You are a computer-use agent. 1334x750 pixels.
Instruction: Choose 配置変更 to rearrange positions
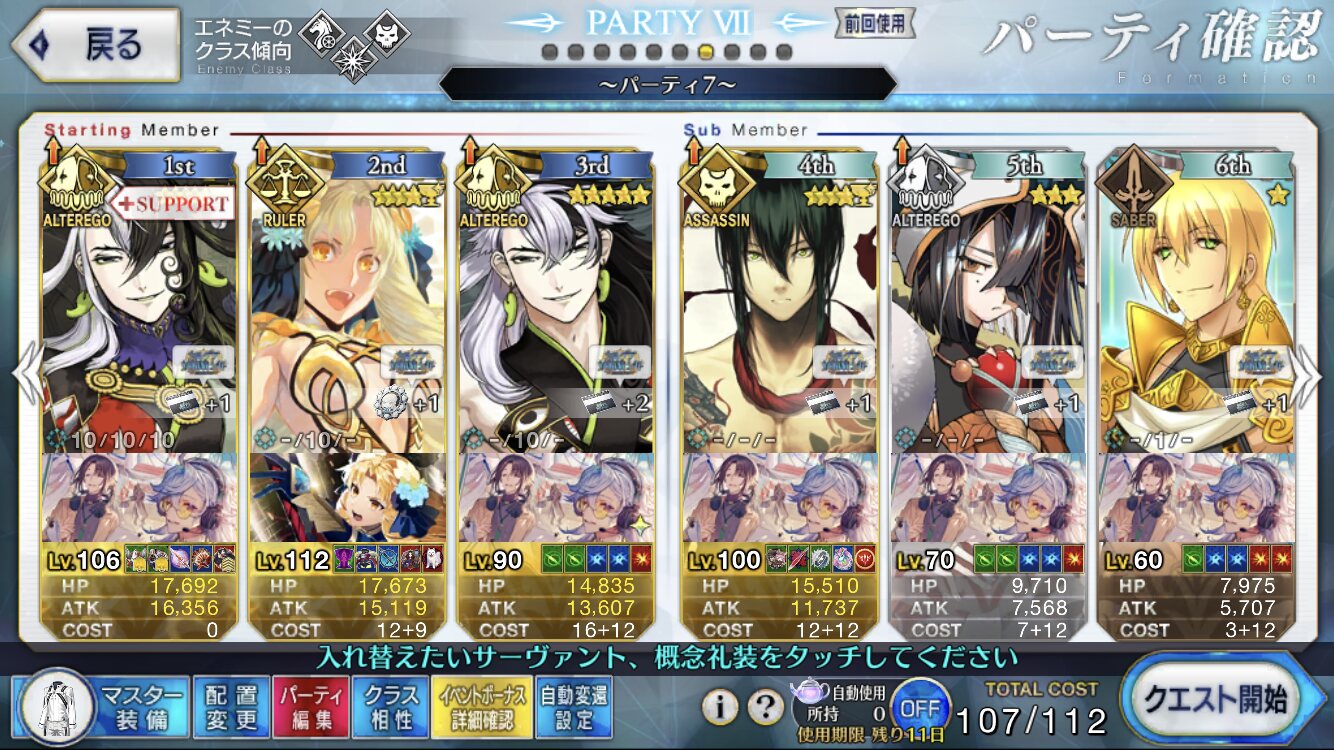click(x=230, y=707)
